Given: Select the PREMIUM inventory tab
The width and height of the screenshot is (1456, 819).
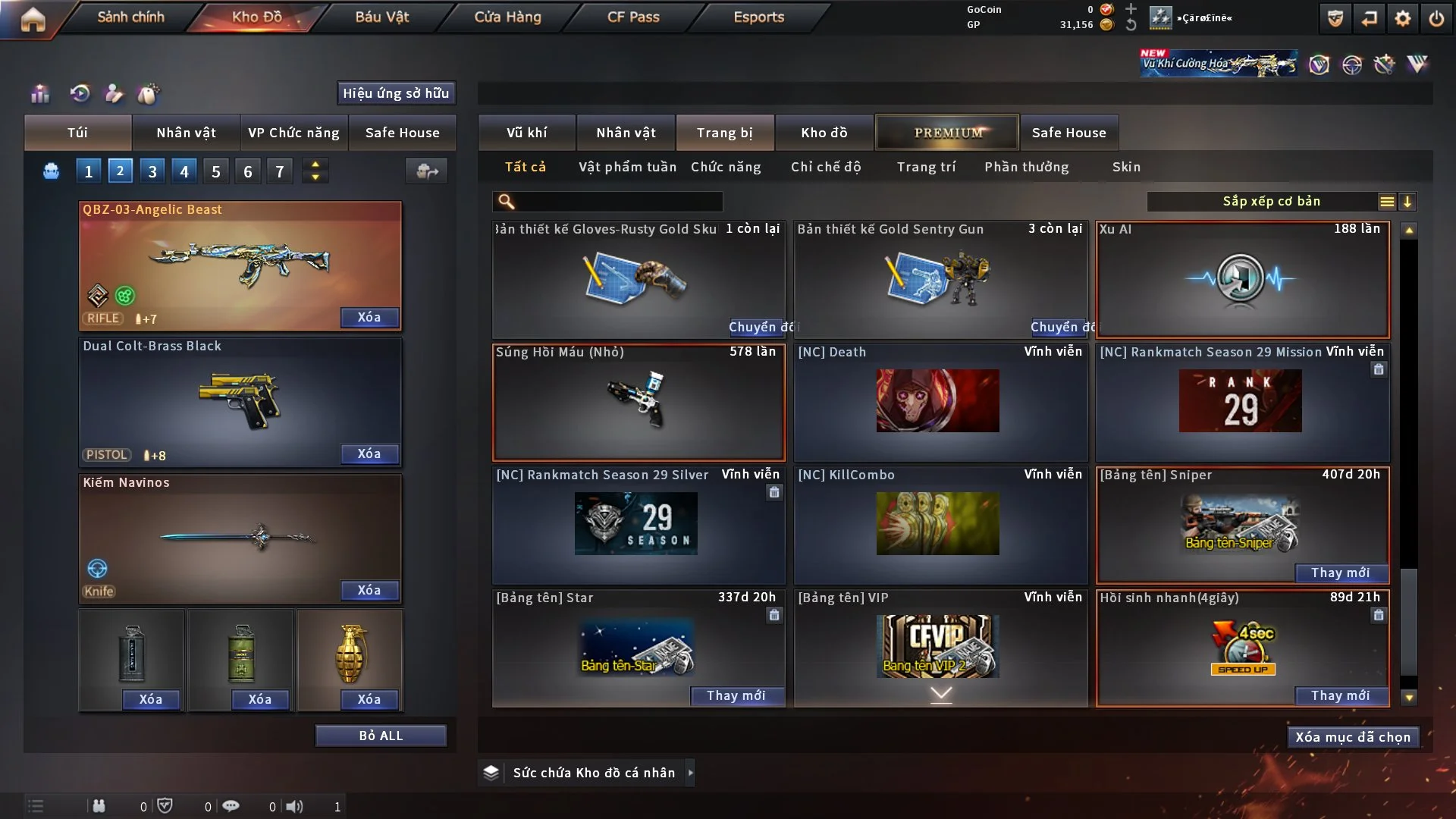Looking at the screenshot, I should 948,133.
